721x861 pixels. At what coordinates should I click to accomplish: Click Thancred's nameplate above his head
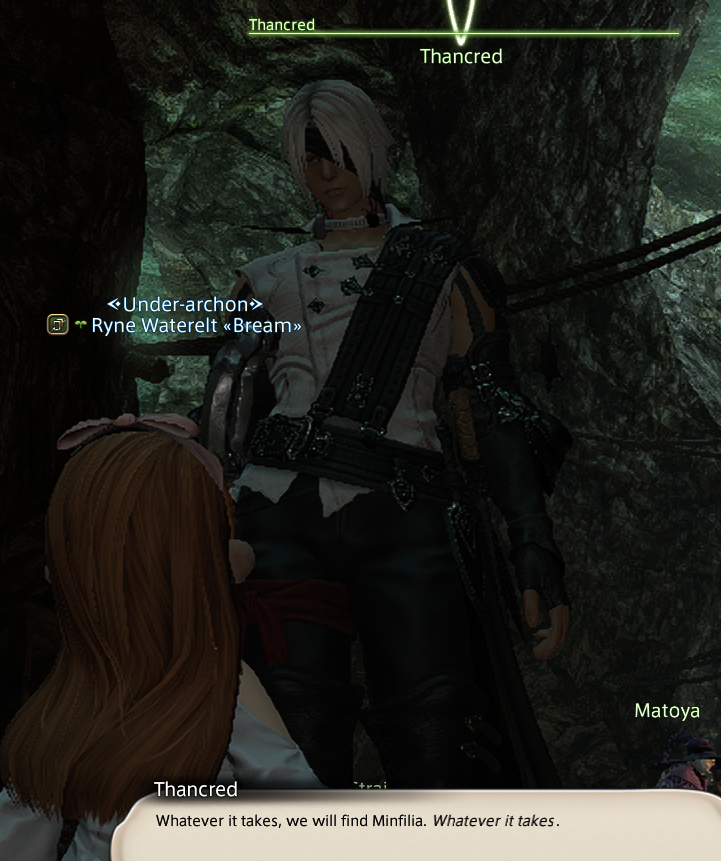point(461,57)
